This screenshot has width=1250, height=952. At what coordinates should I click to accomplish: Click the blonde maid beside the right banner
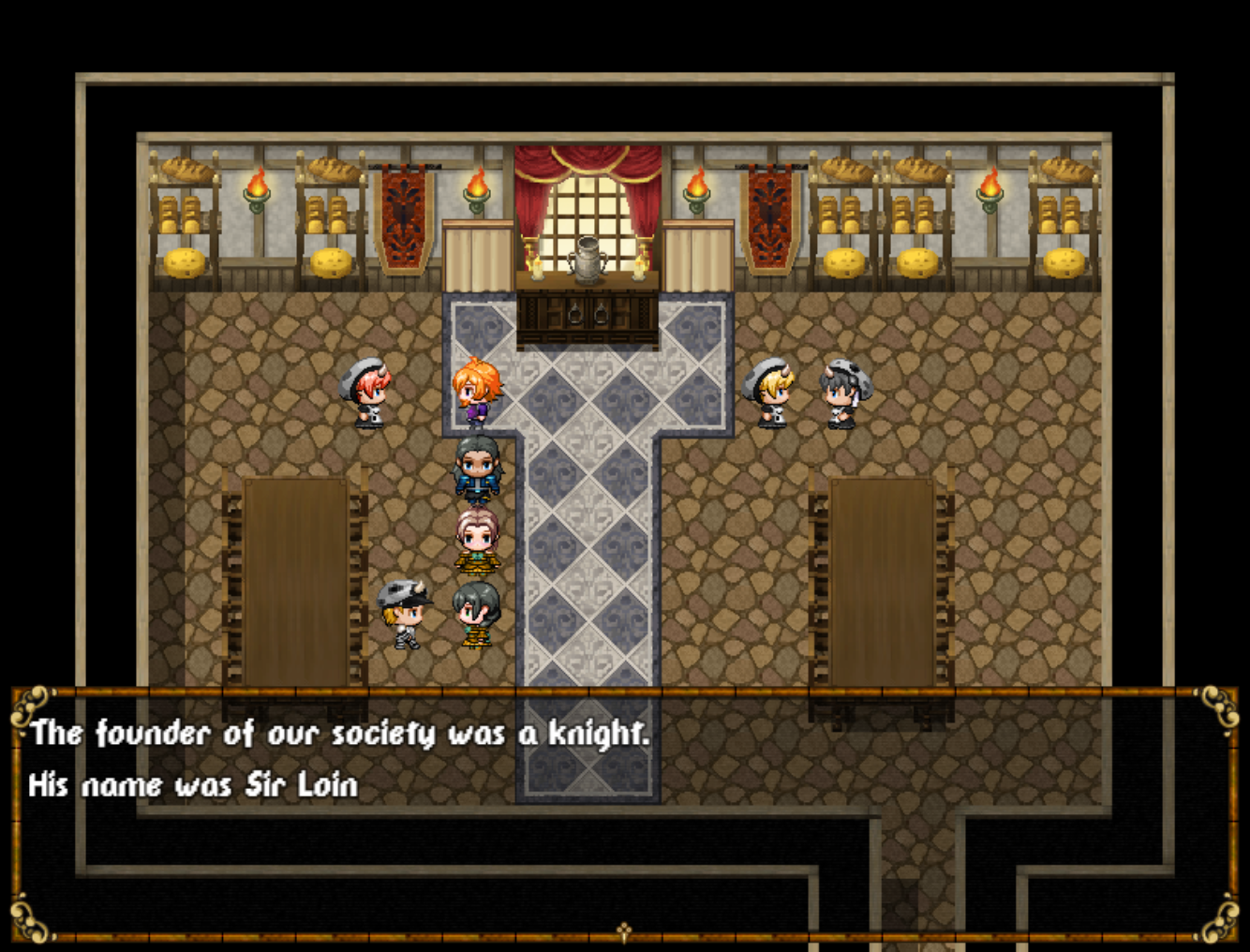tap(769, 394)
